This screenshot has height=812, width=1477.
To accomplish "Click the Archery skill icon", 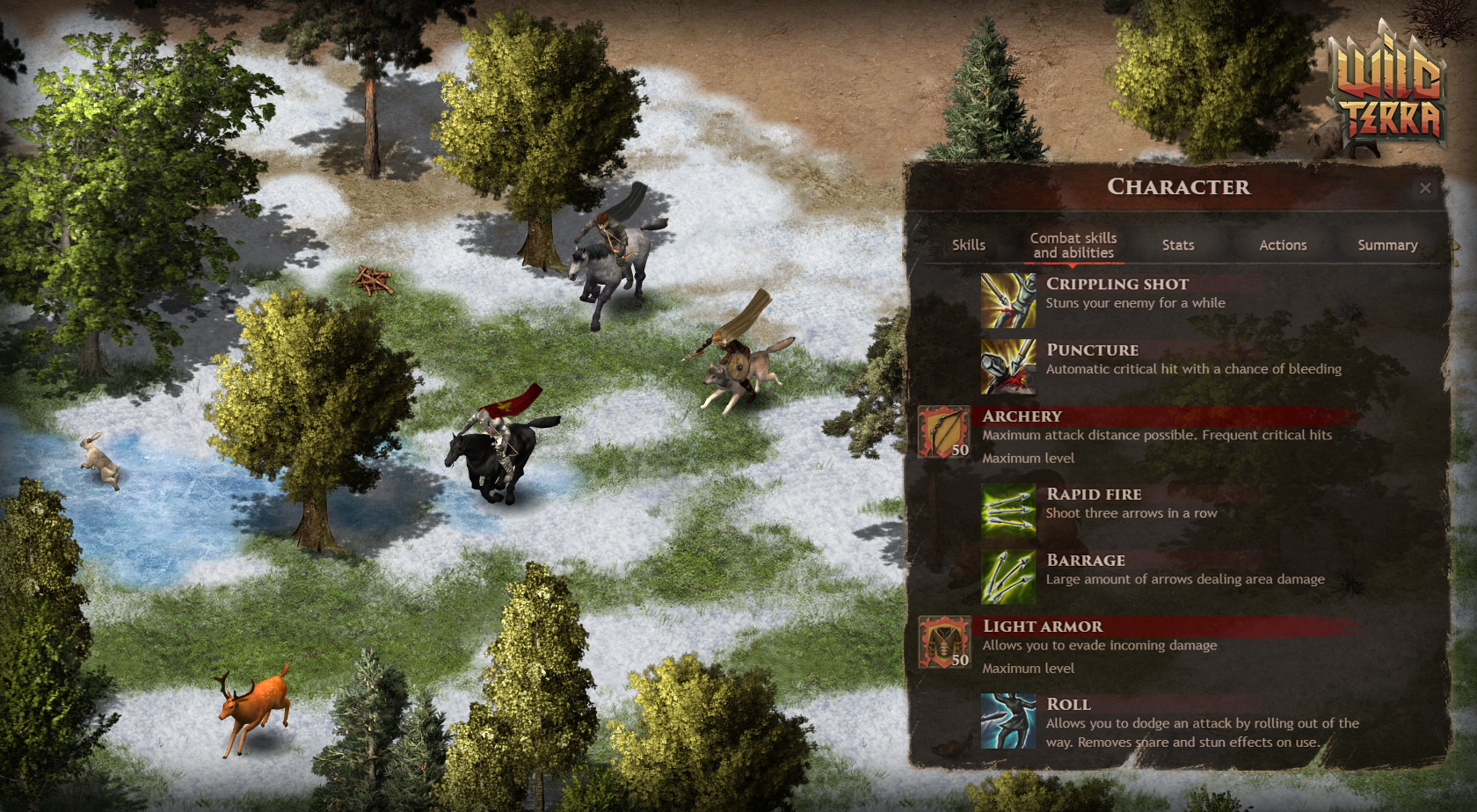I will (x=944, y=431).
